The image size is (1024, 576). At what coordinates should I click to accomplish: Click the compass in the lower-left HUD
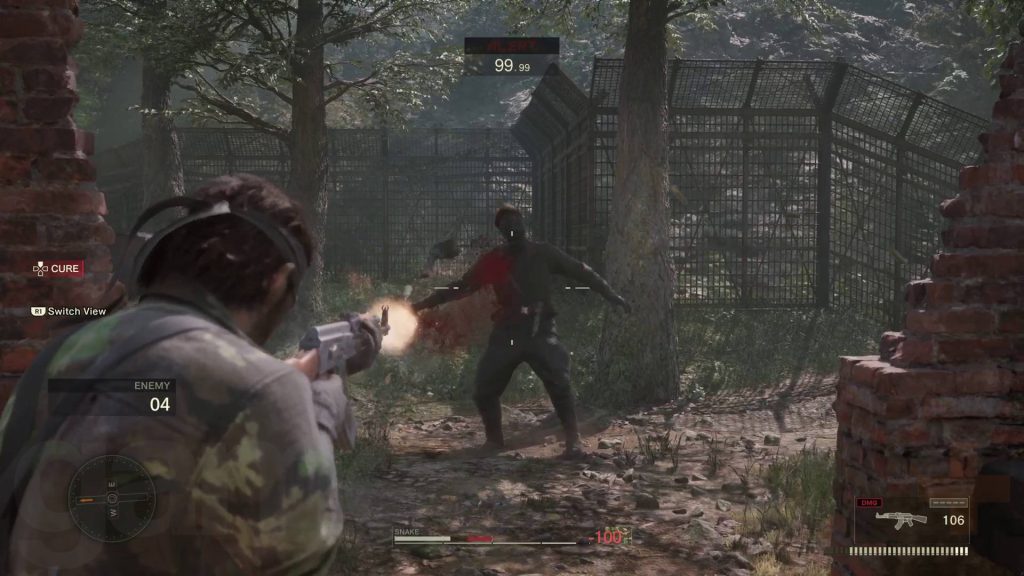[x=112, y=498]
